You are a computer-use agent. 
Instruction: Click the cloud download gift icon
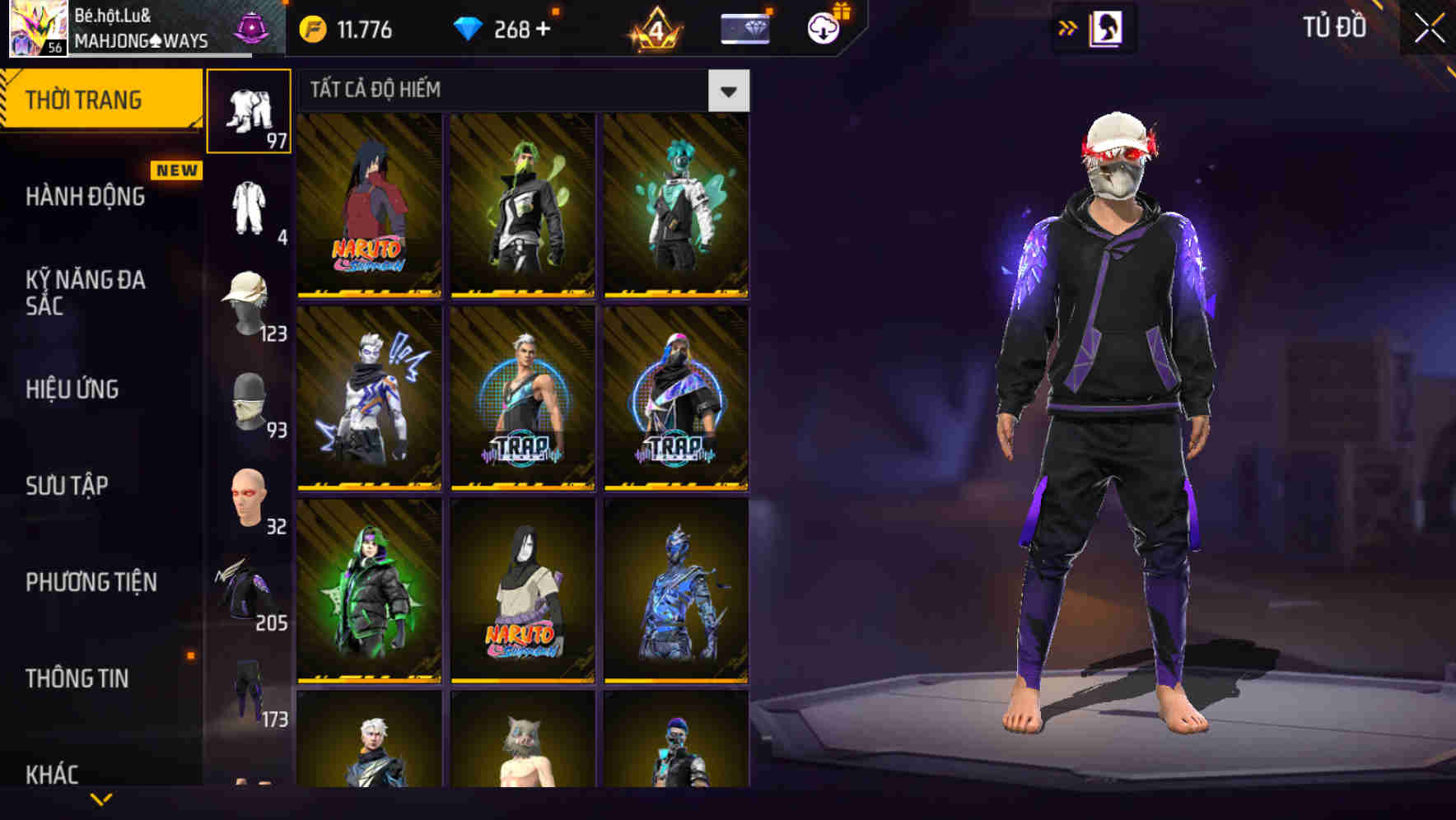(821, 27)
